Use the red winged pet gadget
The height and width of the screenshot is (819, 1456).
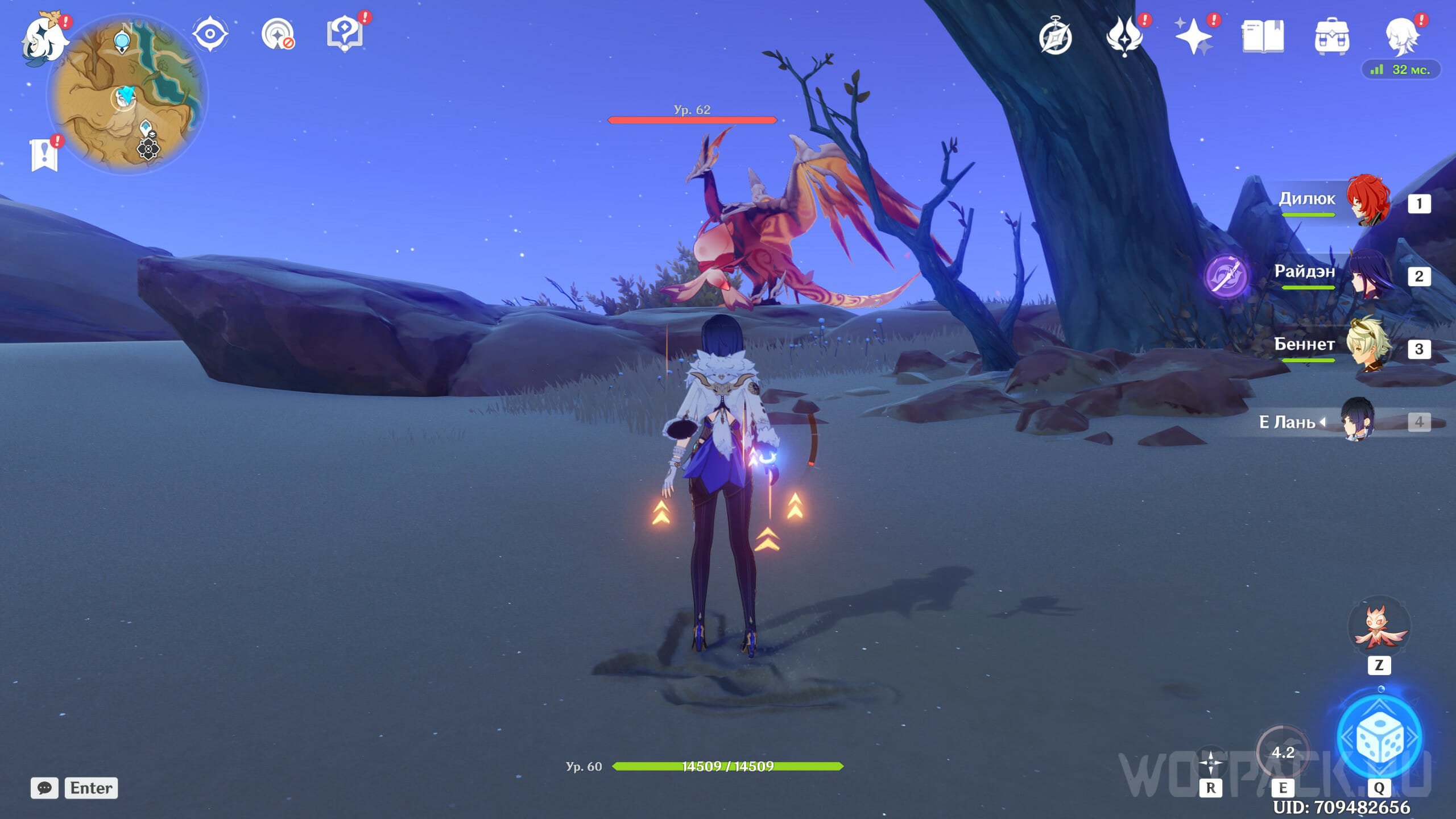1379,627
